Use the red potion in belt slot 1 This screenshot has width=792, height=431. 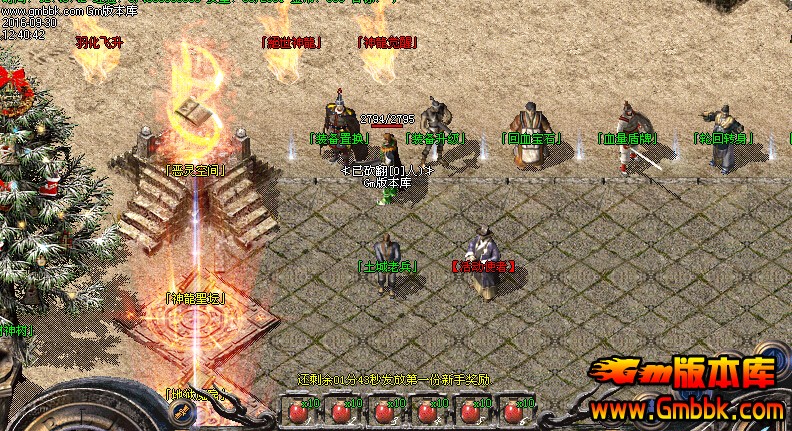[x=298, y=411]
